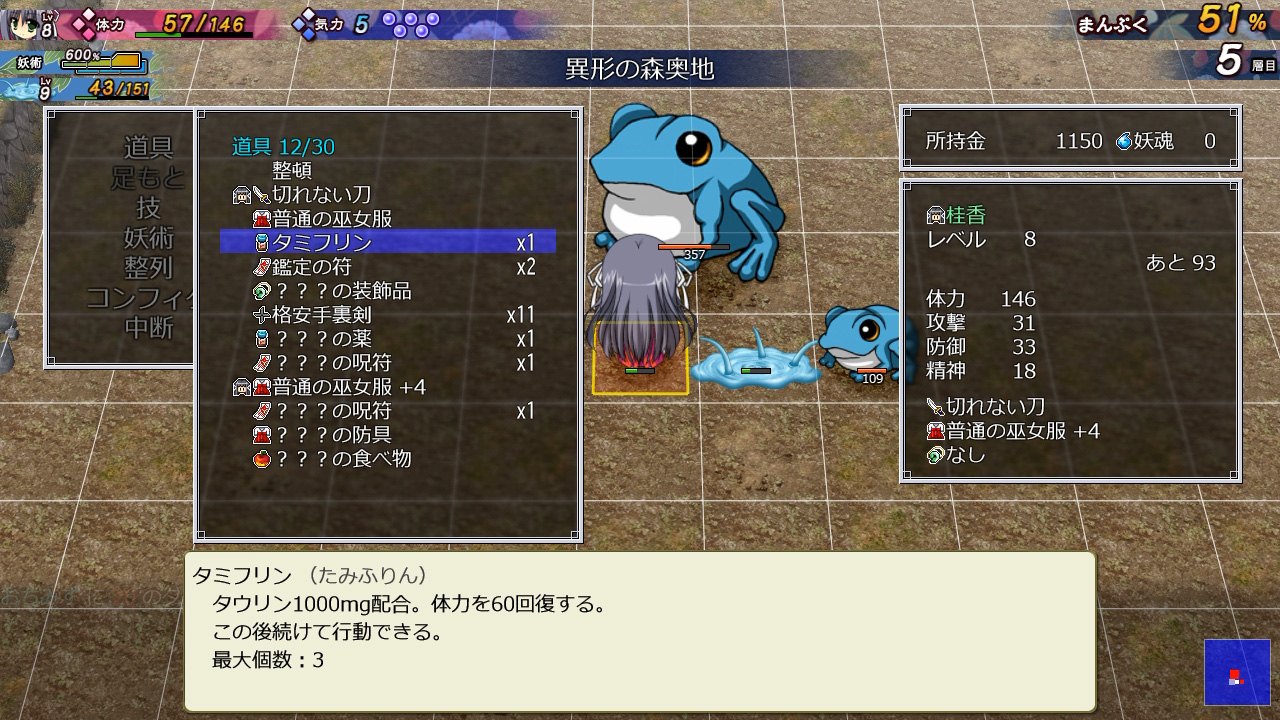Image resolution: width=1280 pixels, height=720 pixels.
Task: Select the unidentified ？？？の薬 medicine
Action: pyautogui.click(x=320, y=339)
